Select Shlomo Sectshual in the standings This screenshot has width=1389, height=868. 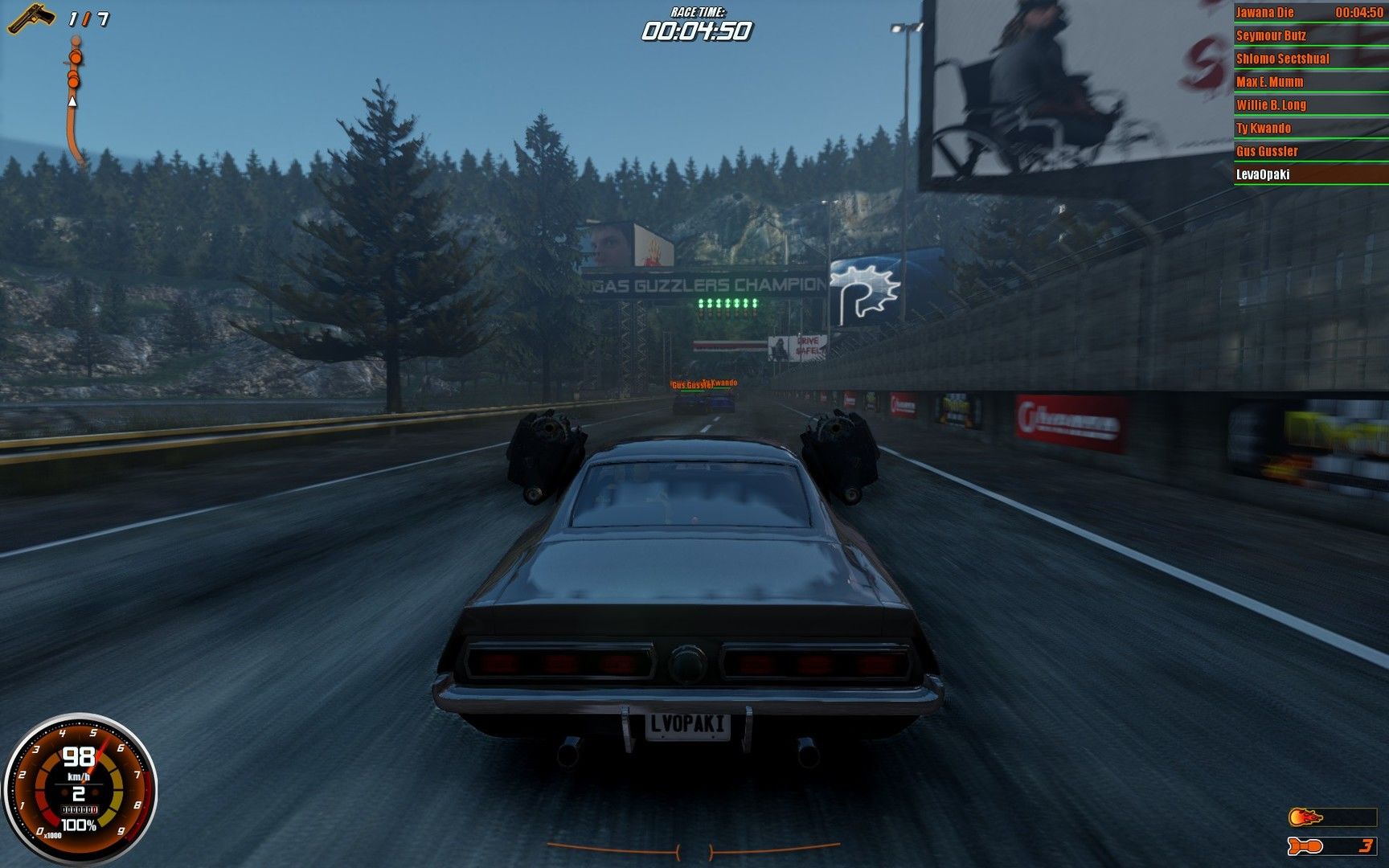point(1310,59)
